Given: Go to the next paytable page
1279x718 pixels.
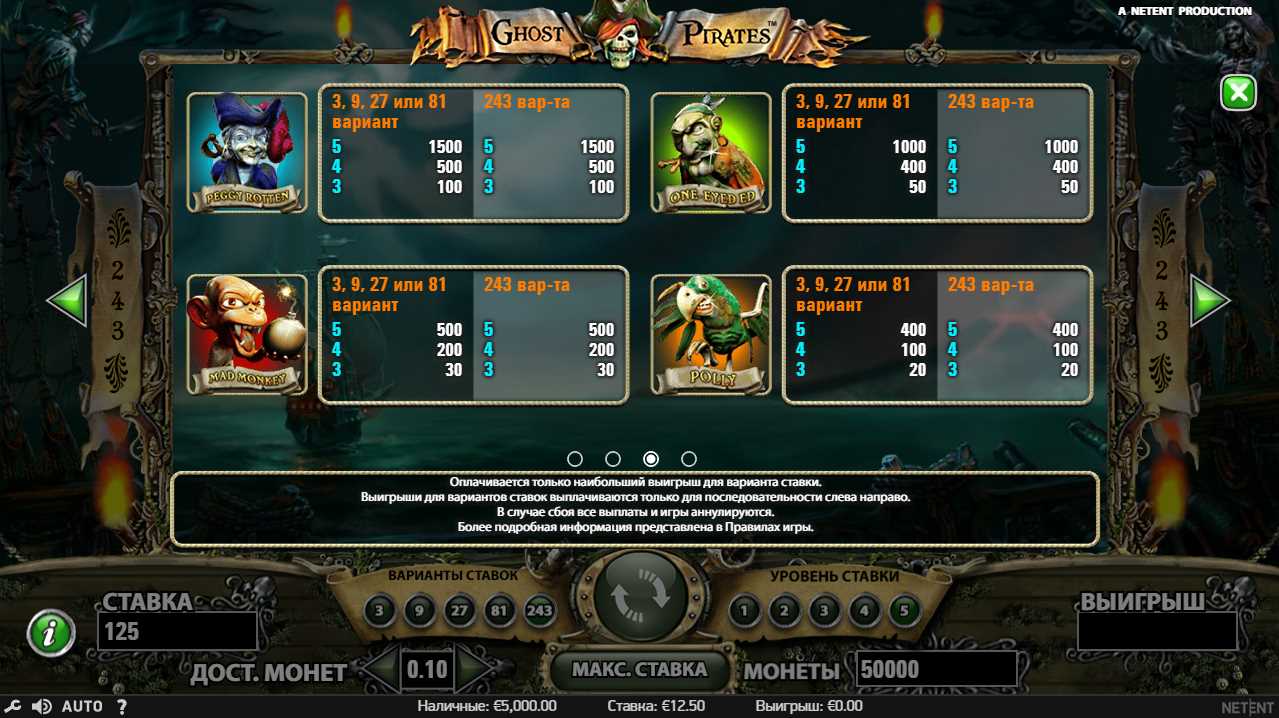Looking at the screenshot, I should coord(1209,300).
